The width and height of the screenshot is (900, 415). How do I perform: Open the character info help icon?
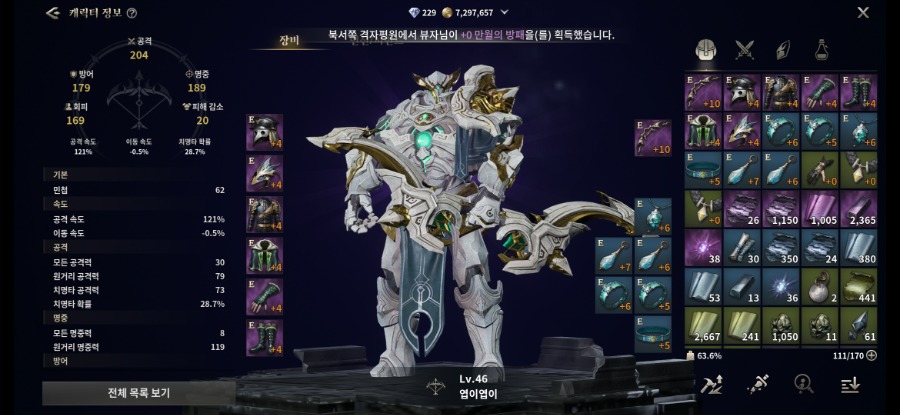[132, 13]
